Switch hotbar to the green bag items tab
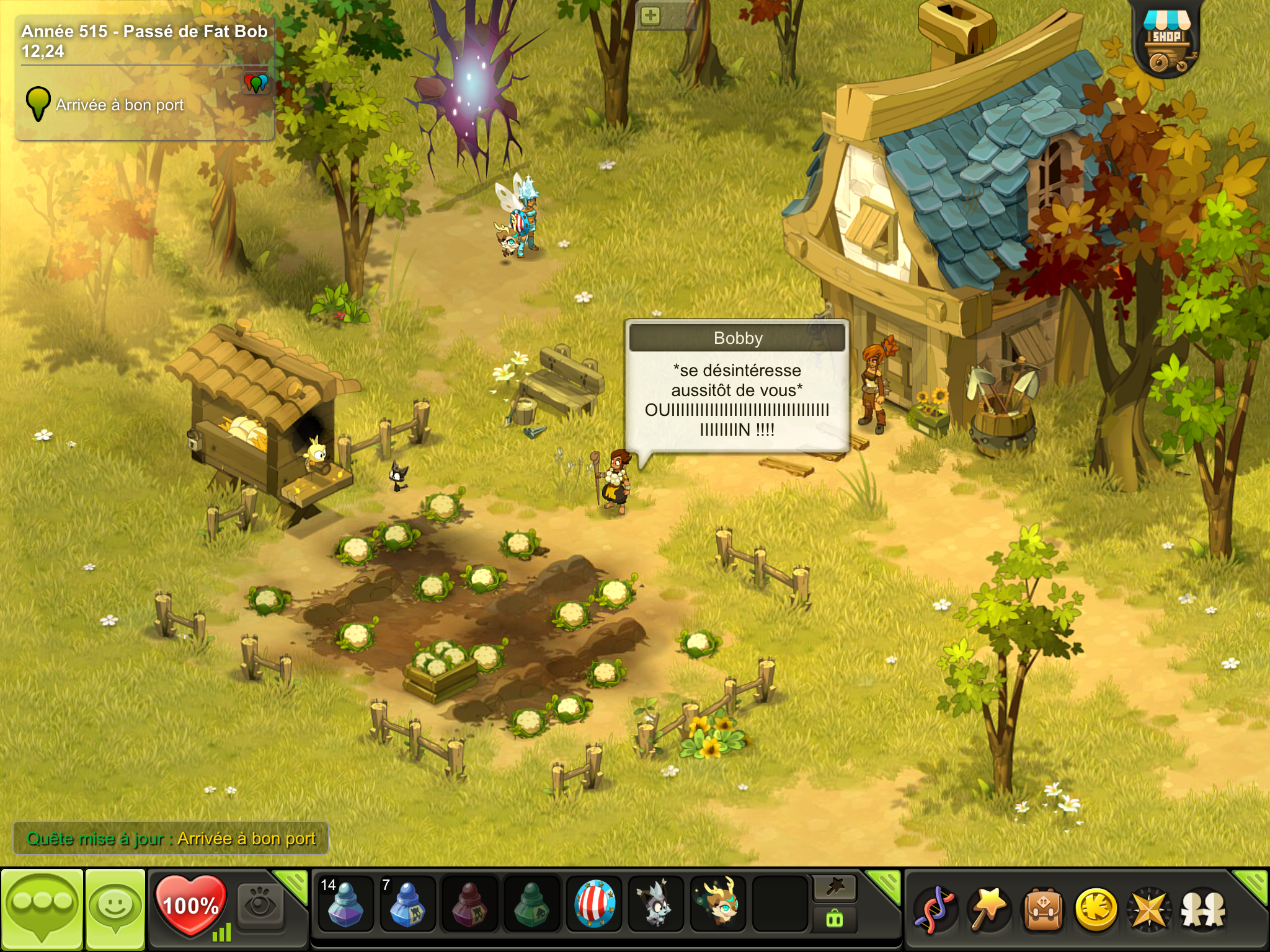The image size is (1270, 952). pos(835,920)
